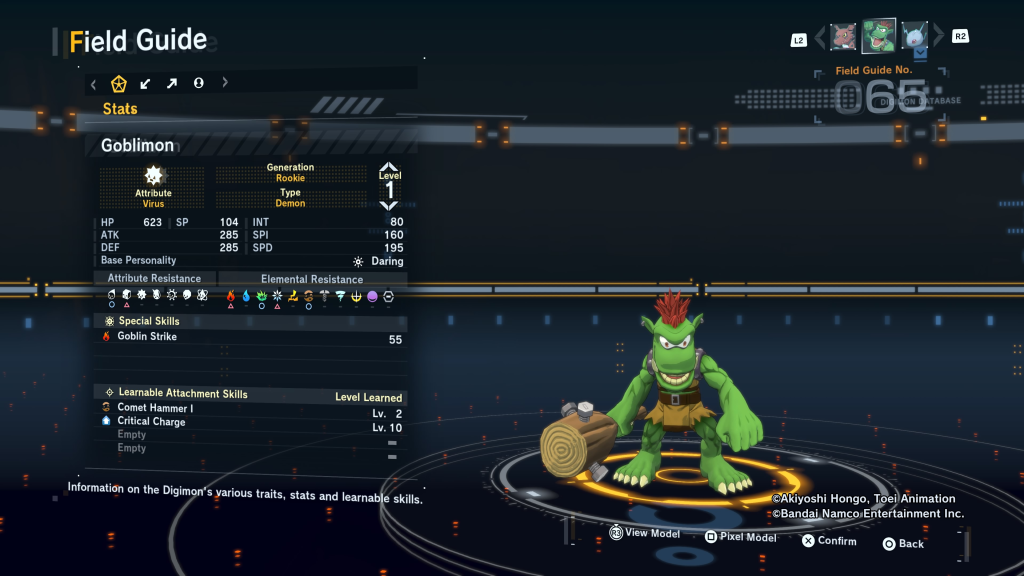Go to previous Digimon with left arrow
The image size is (1024, 576).
coord(821,38)
